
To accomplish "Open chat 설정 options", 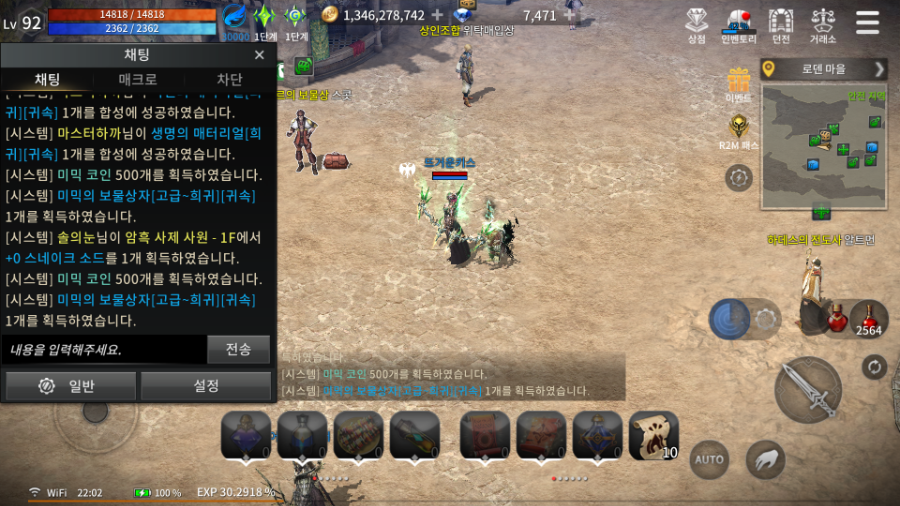I will coord(206,386).
